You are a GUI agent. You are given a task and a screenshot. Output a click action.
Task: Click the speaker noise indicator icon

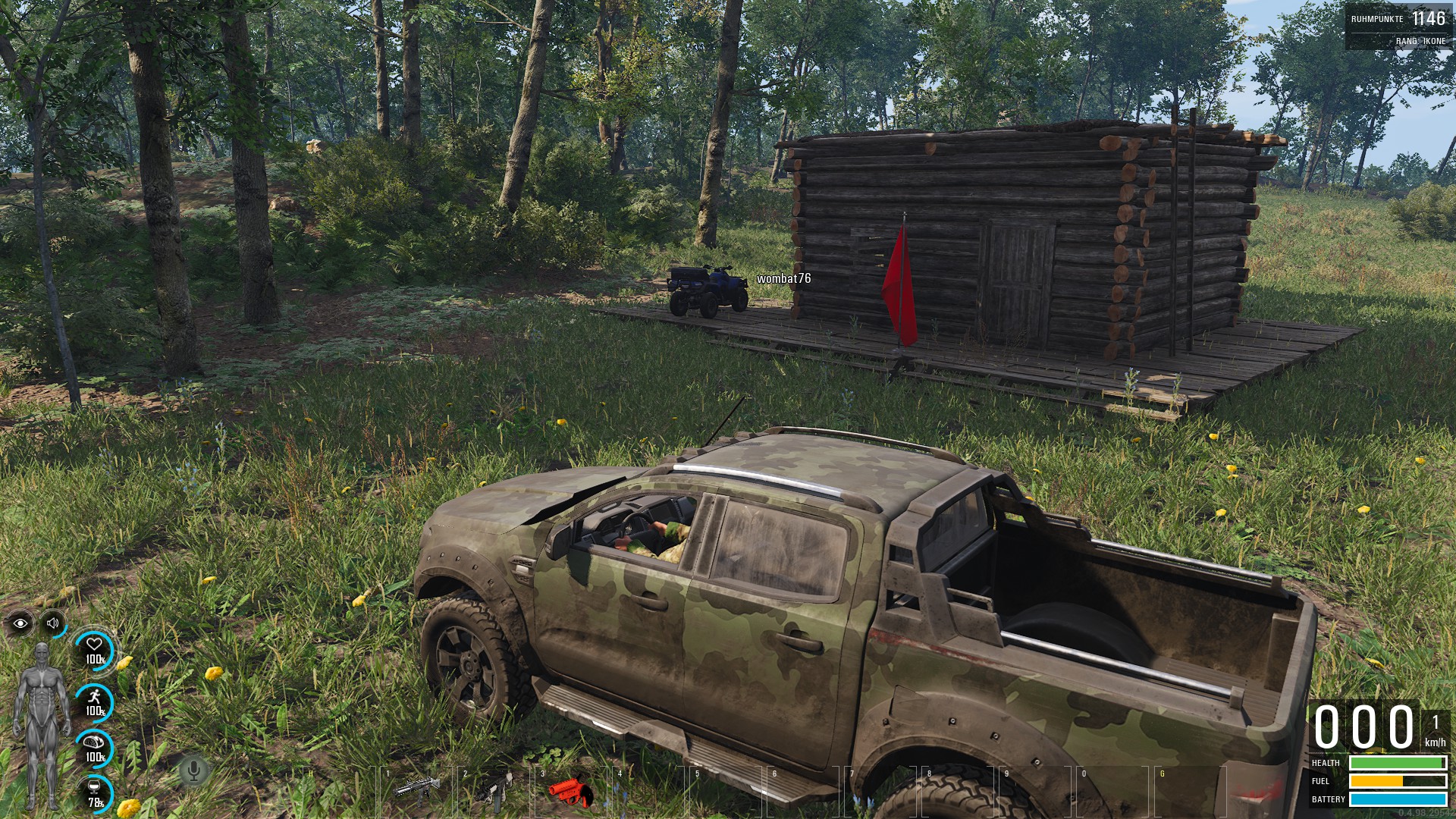pos(53,623)
